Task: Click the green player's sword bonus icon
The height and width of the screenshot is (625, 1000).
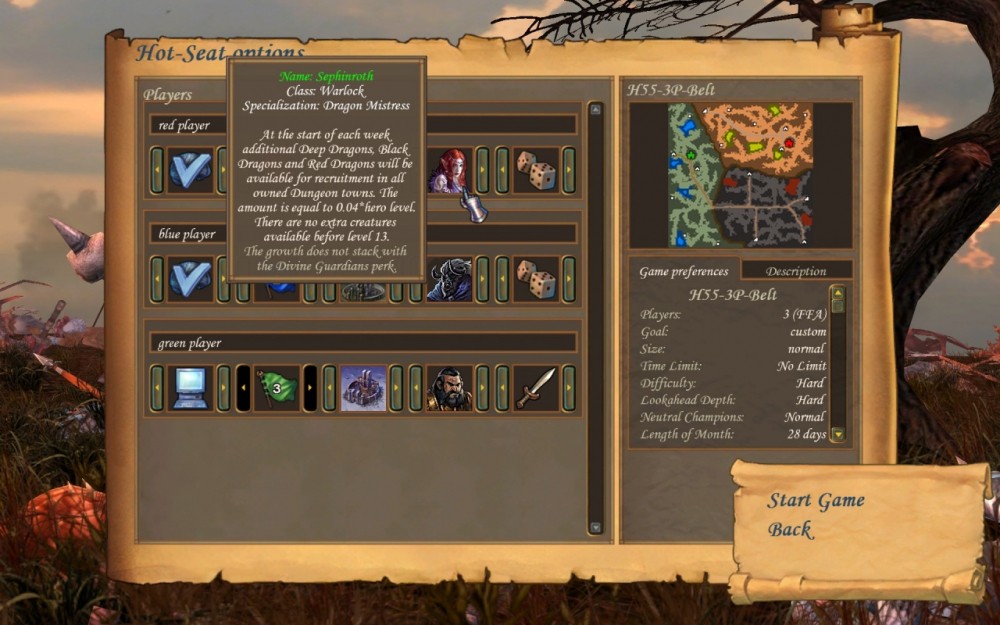Action: click(x=535, y=388)
